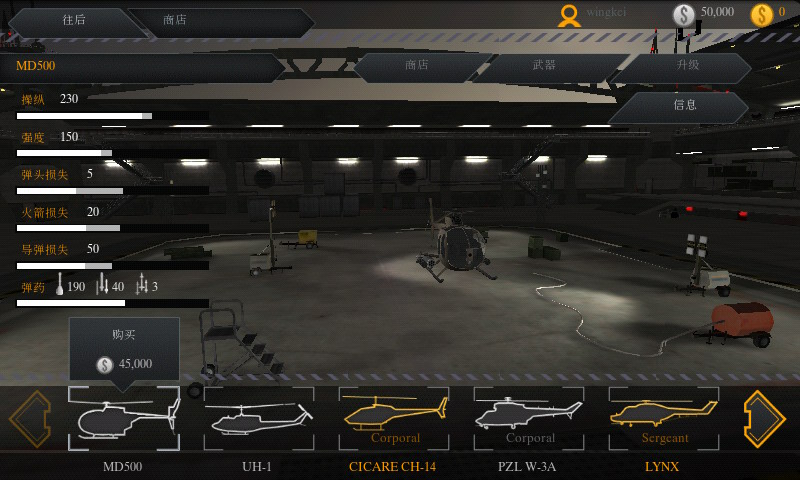800x480 pixels.
Task: Show previous helicopters with left arrow
Action: point(30,418)
